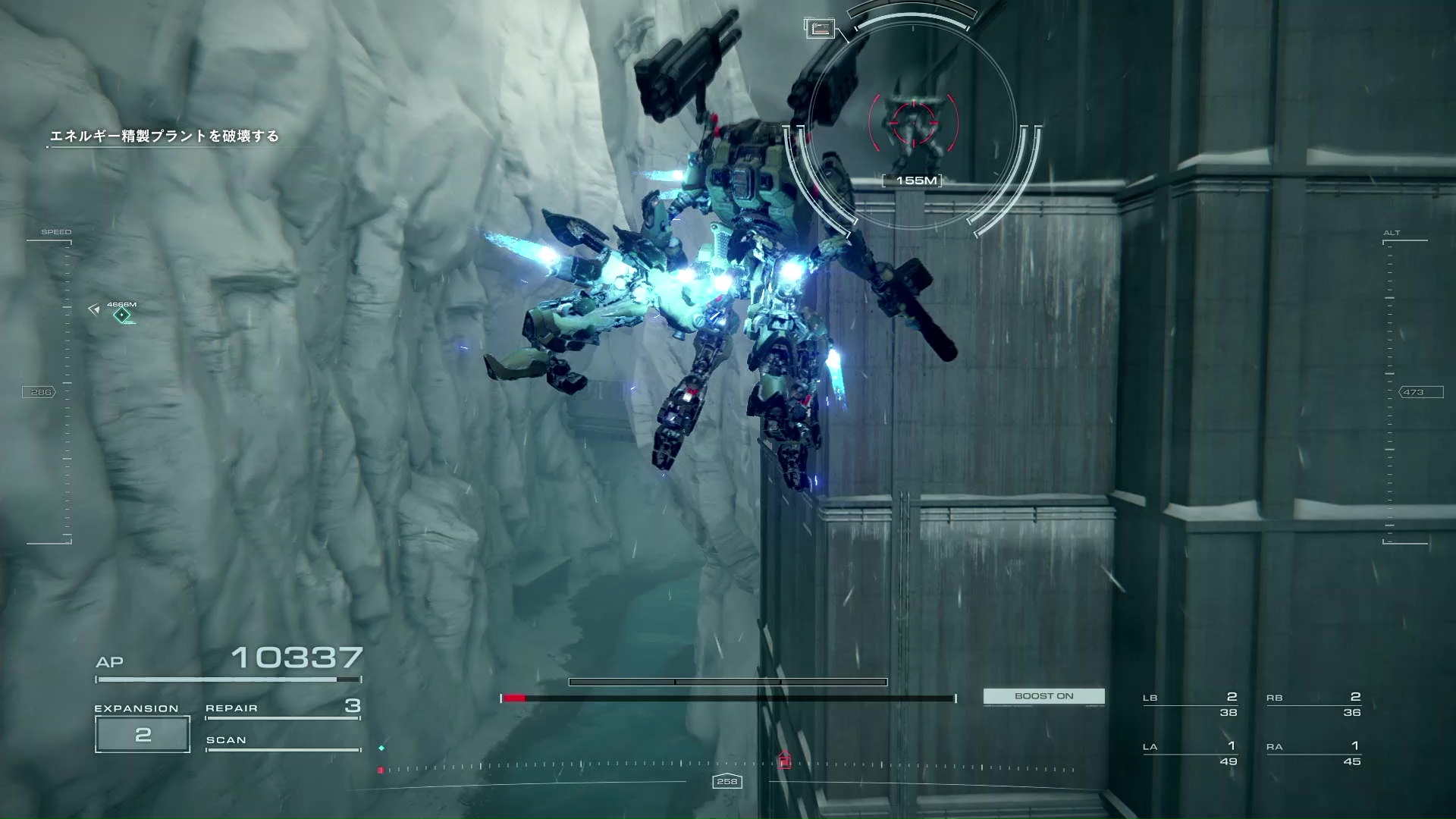This screenshot has height=819, width=1456.
Task: Select the LB shoulder weapon slot
Action: 1190,704
